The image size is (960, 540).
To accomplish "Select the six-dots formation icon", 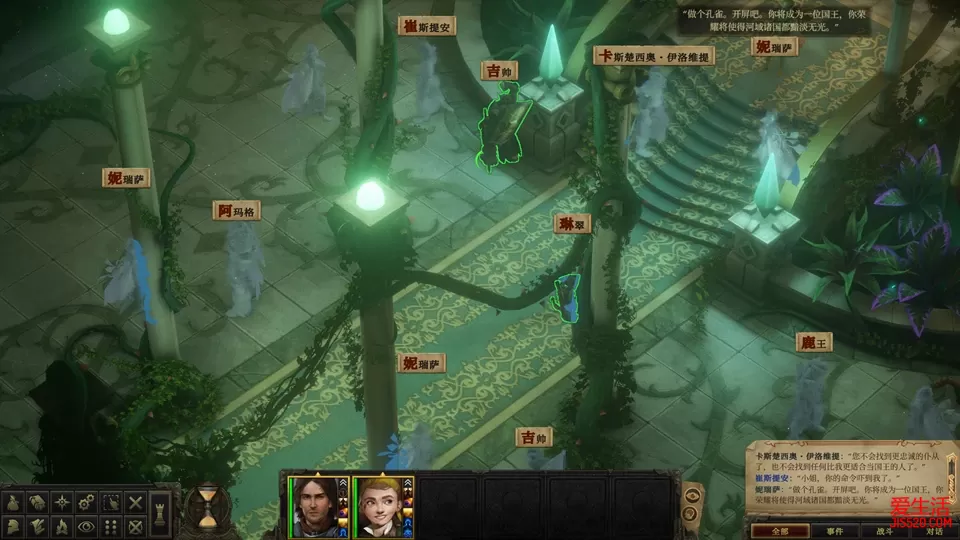I will (x=112, y=525).
